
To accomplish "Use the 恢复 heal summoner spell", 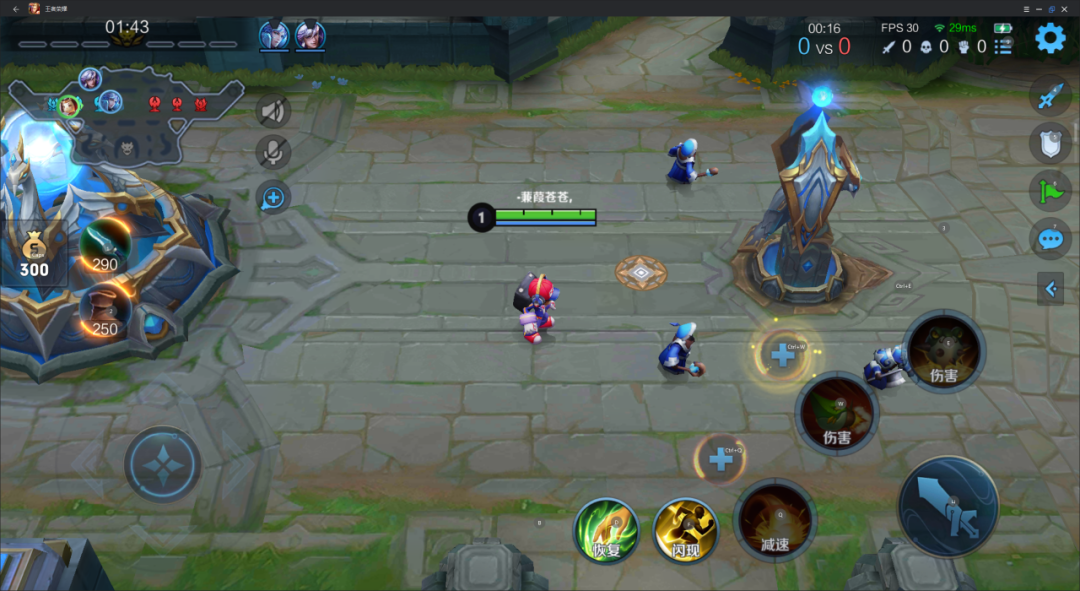I will click(607, 530).
